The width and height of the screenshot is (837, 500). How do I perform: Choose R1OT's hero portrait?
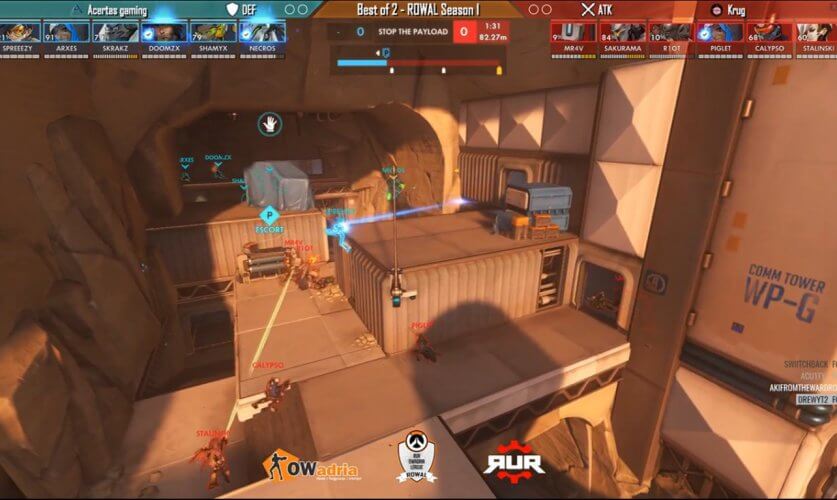pos(670,36)
